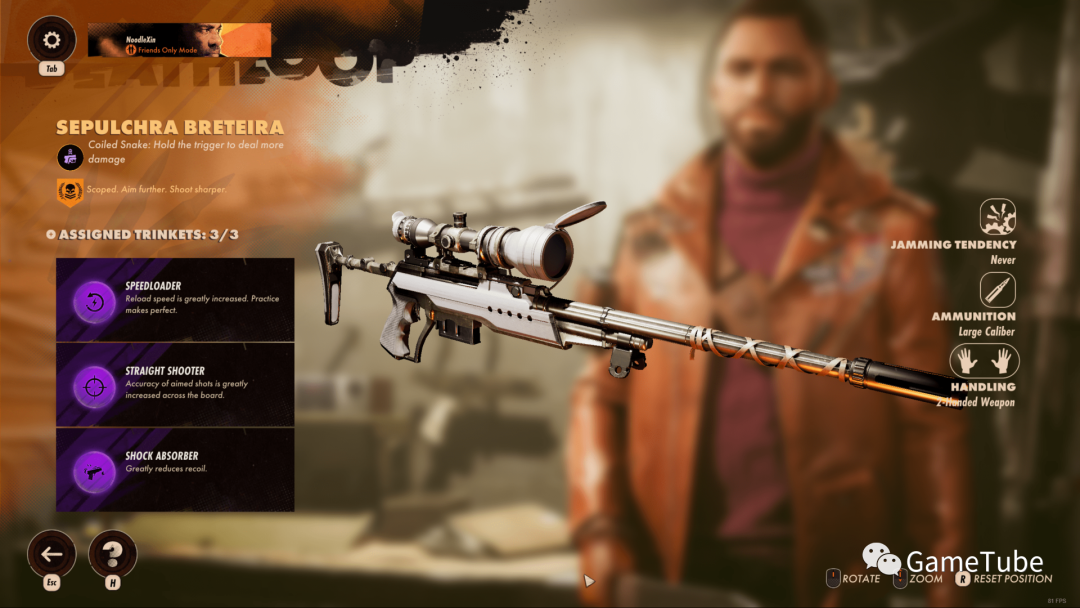Image resolution: width=1080 pixels, height=608 pixels.
Task: Choose the Straight Shooter trinket
Action: (175, 385)
